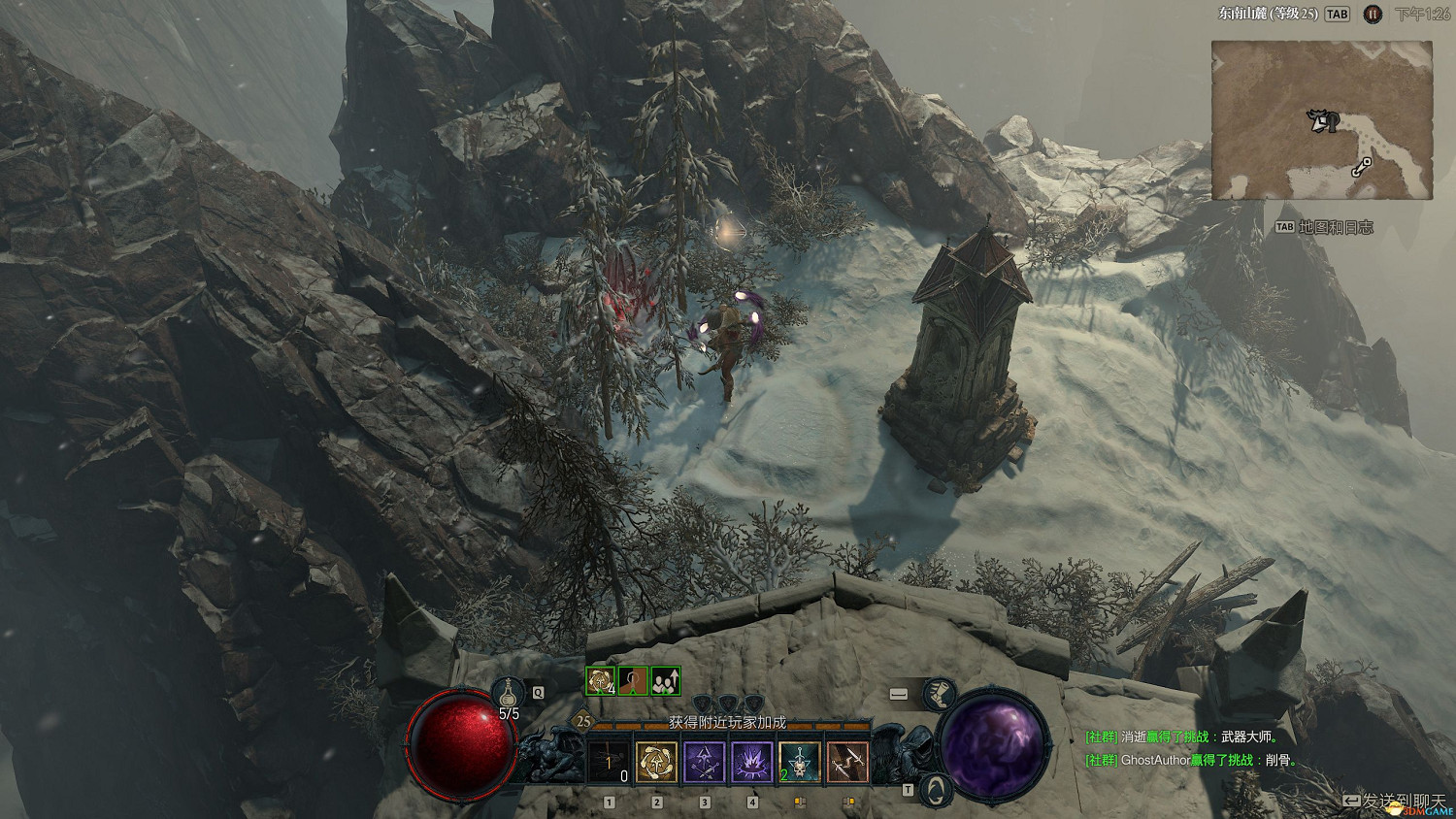Inspect the brown silhouette buff icon
Image resolution: width=1456 pixels, height=819 pixels.
[x=633, y=681]
